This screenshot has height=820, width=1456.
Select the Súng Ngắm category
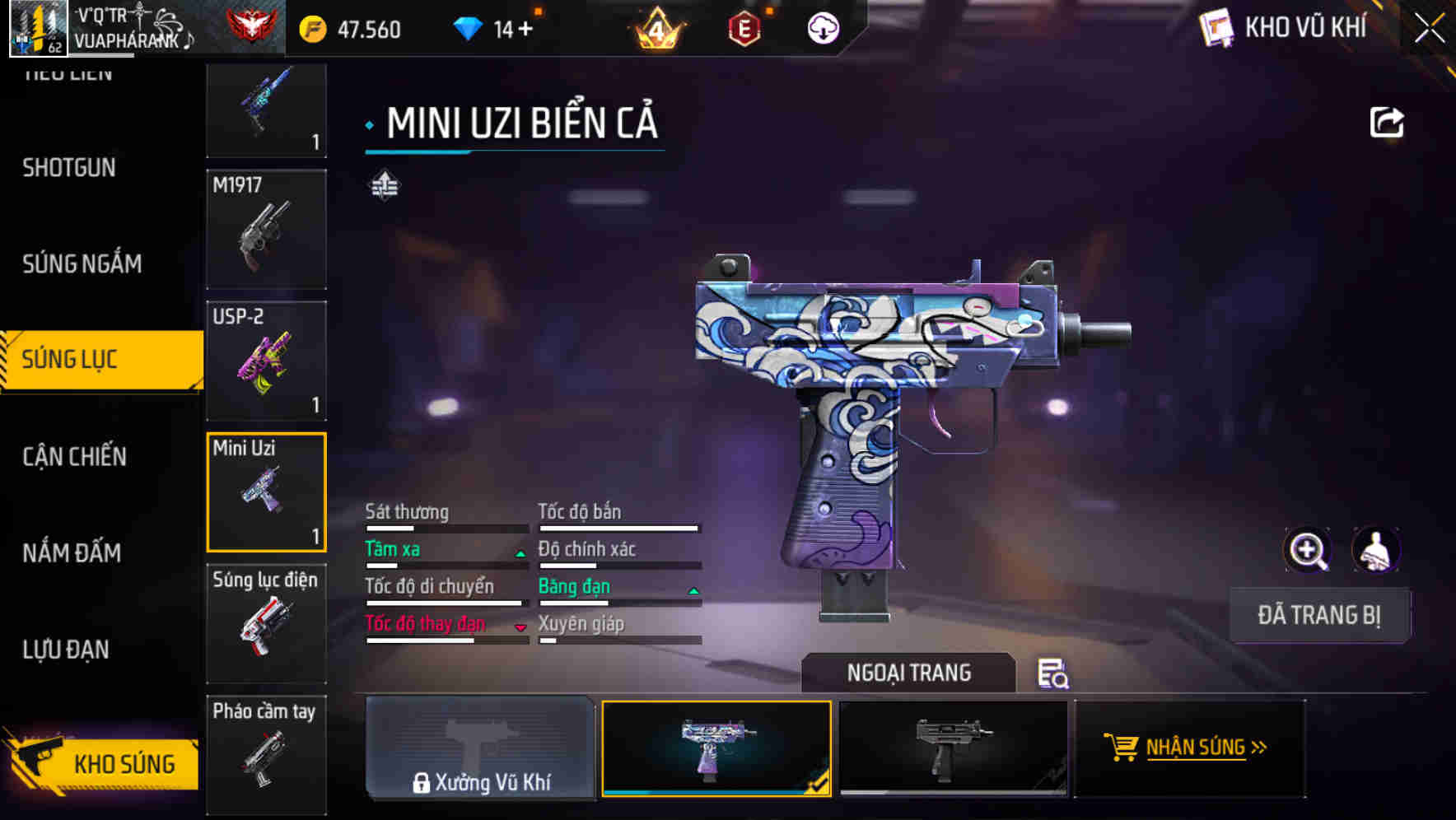pyautogui.click(x=82, y=263)
